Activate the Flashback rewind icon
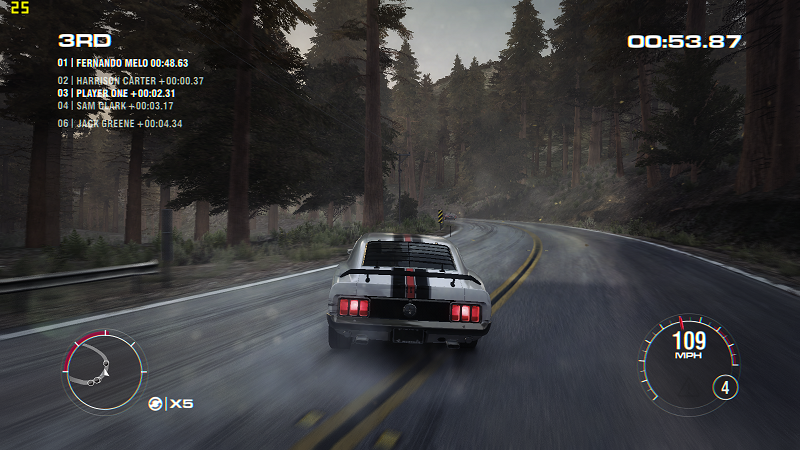The image size is (800, 450). pyautogui.click(x=155, y=404)
